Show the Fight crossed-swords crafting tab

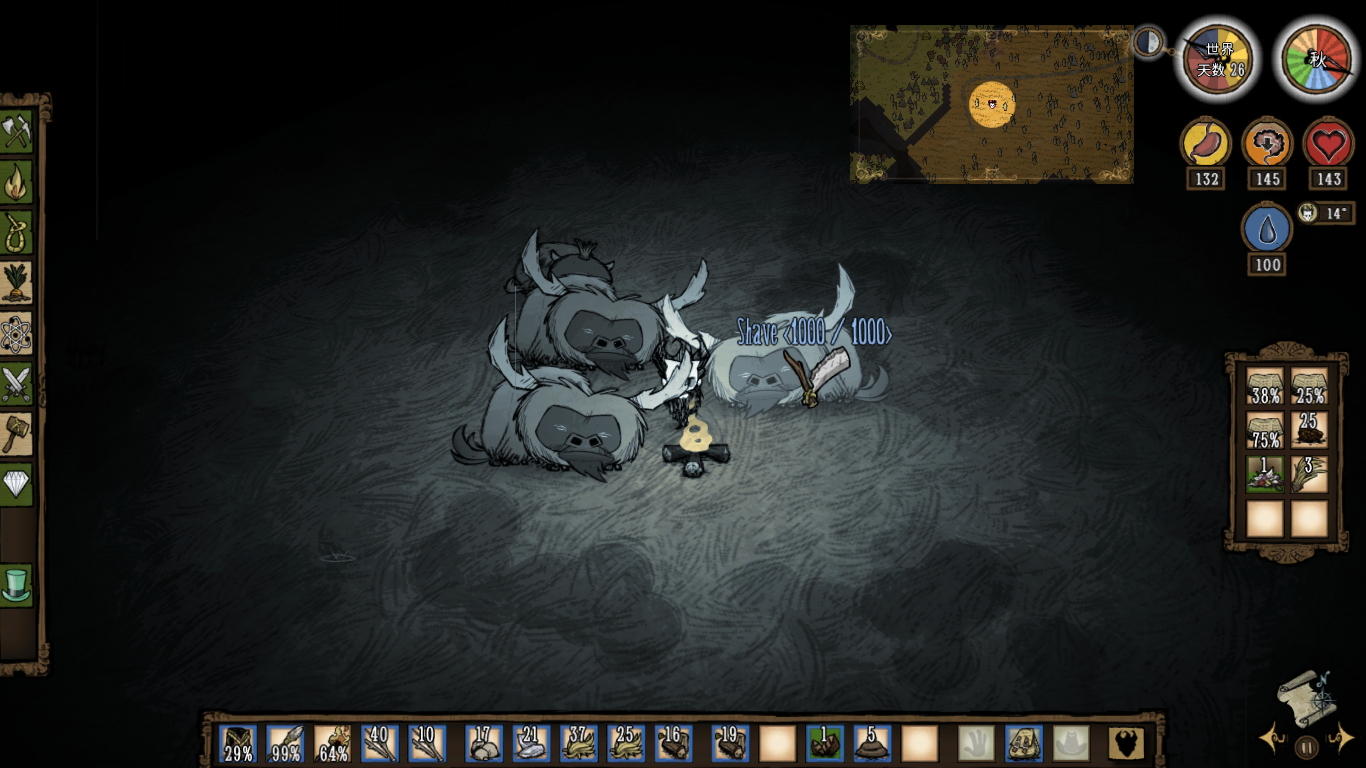(x=17, y=383)
